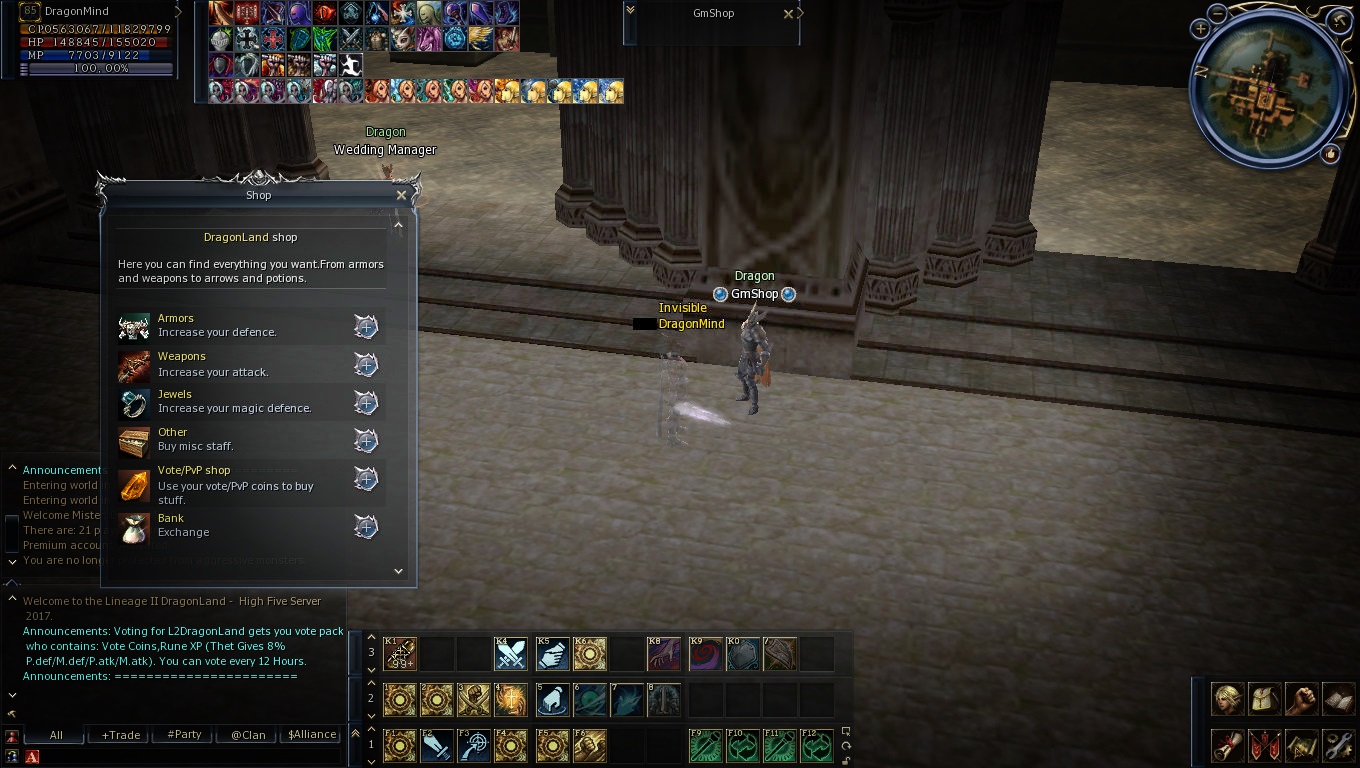Screen dimensions: 1360x768
Task: Click the wrench system menu icon
Action: tap(1338, 745)
